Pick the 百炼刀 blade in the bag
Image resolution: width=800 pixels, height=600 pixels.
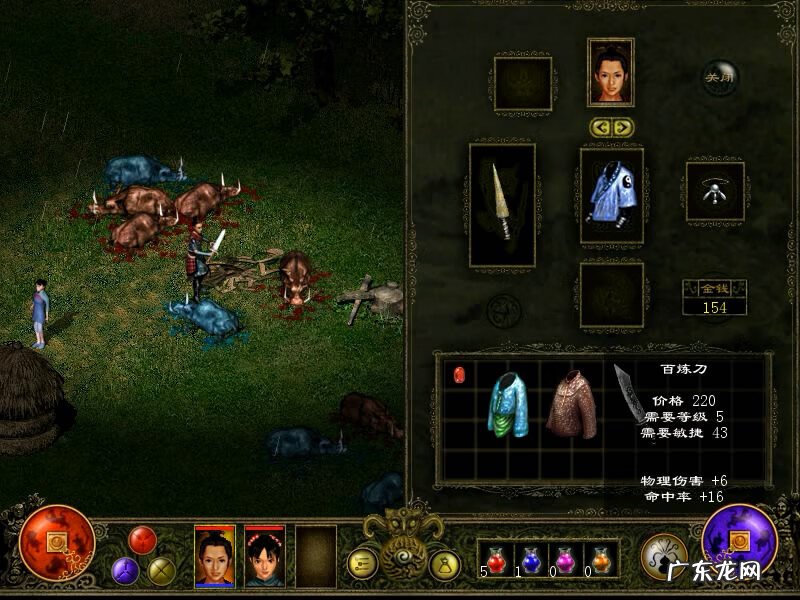point(630,393)
